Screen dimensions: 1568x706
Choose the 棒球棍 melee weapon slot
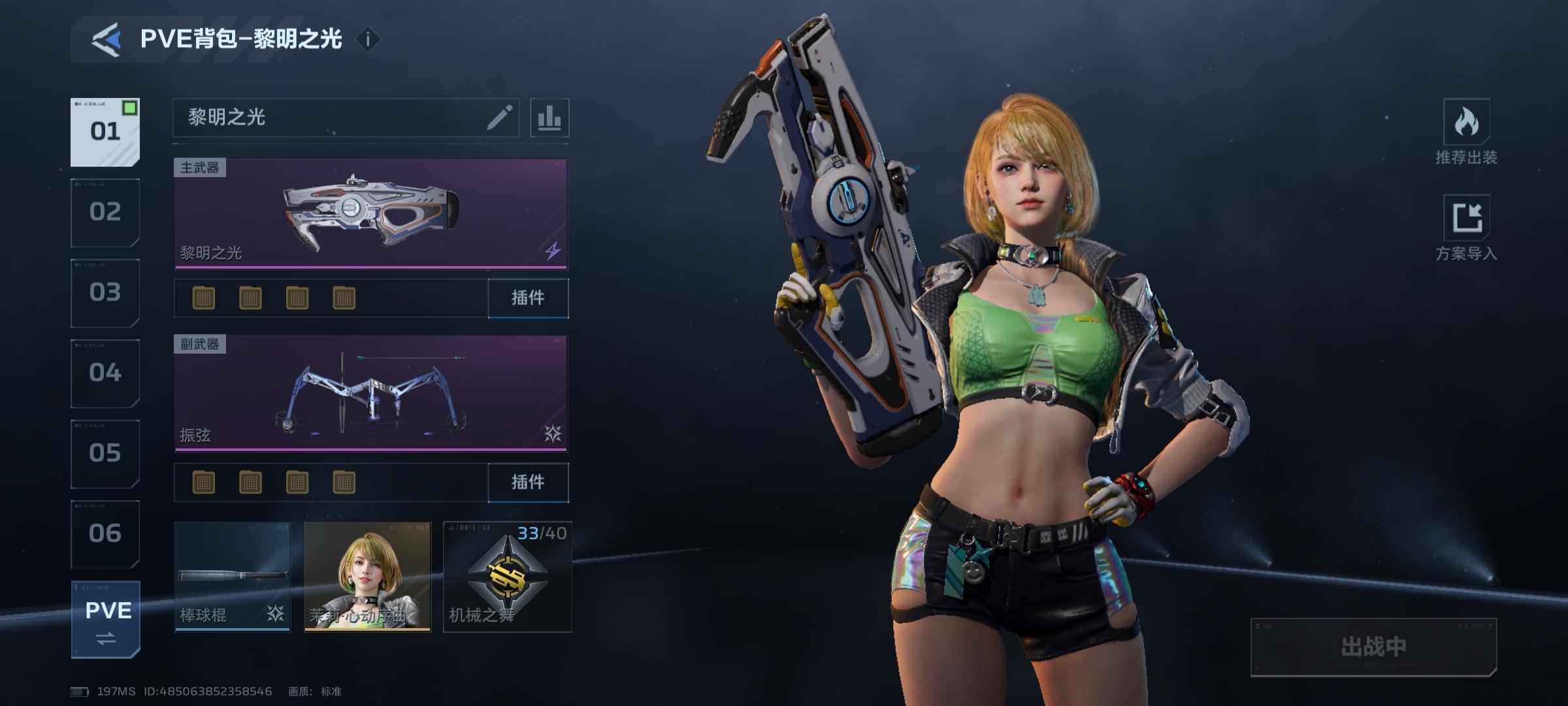pos(232,577)
